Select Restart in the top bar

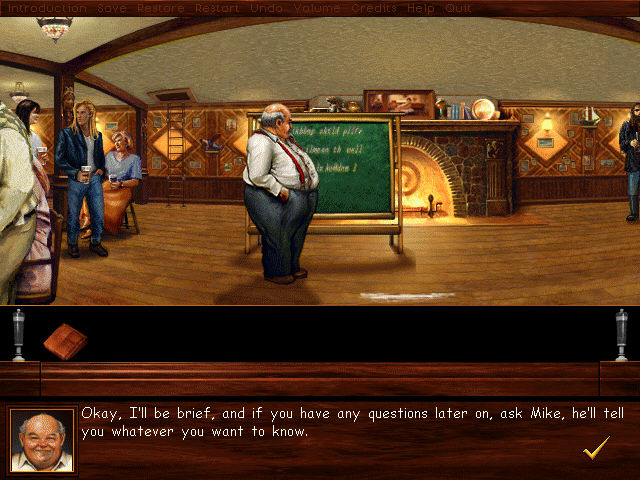[x=217, y=8]
